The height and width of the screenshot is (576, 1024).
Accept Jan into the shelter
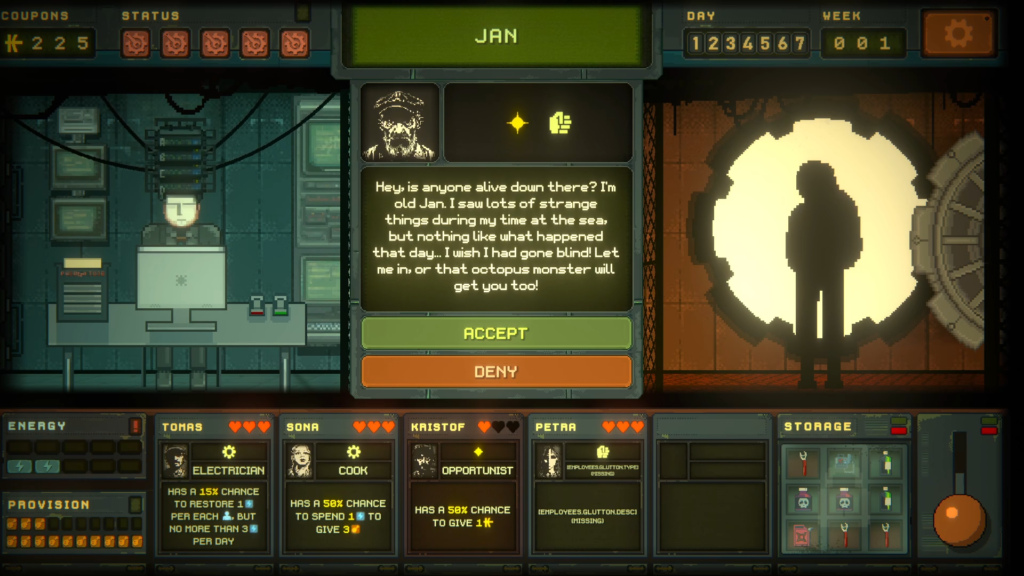pos(496,333)
